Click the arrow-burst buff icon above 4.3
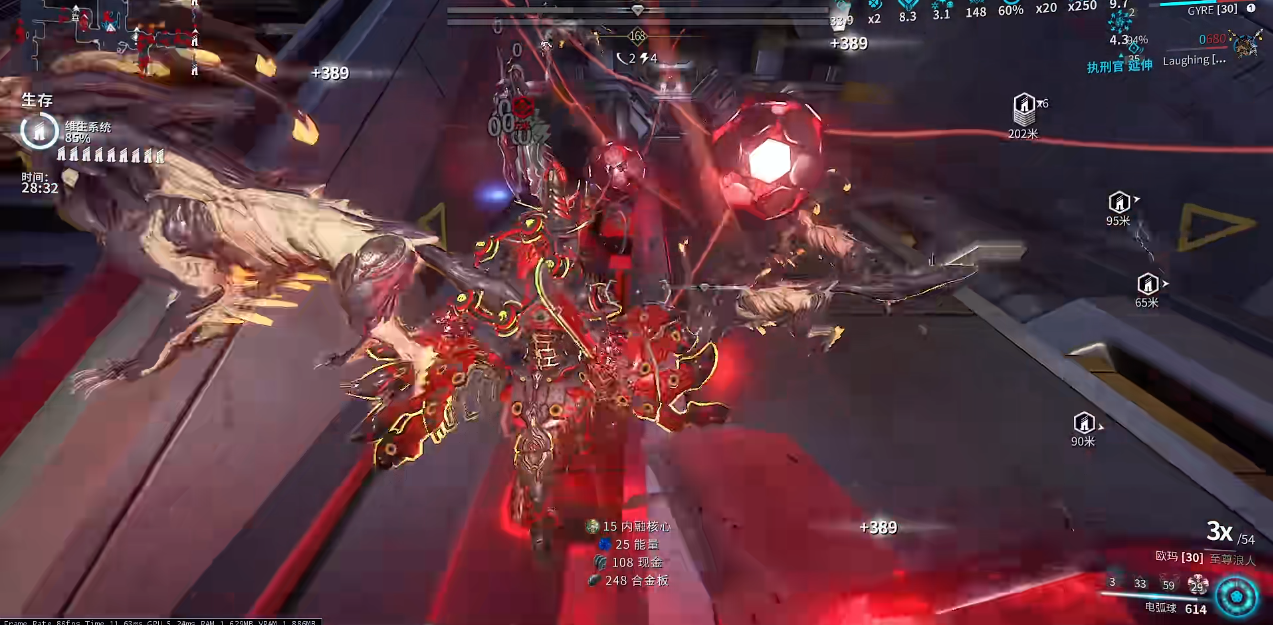The height and width of the screenshot is (625, 1273). 1120,21
